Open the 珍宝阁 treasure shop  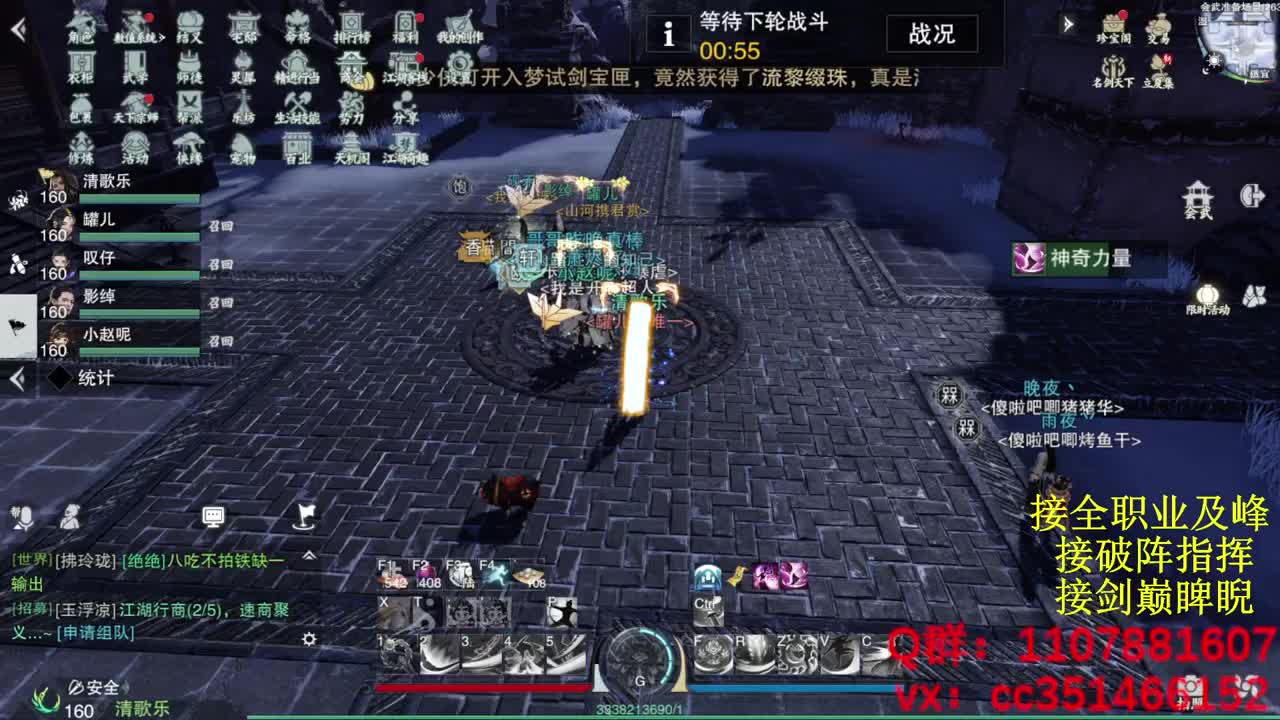[x=1113, y=25]
